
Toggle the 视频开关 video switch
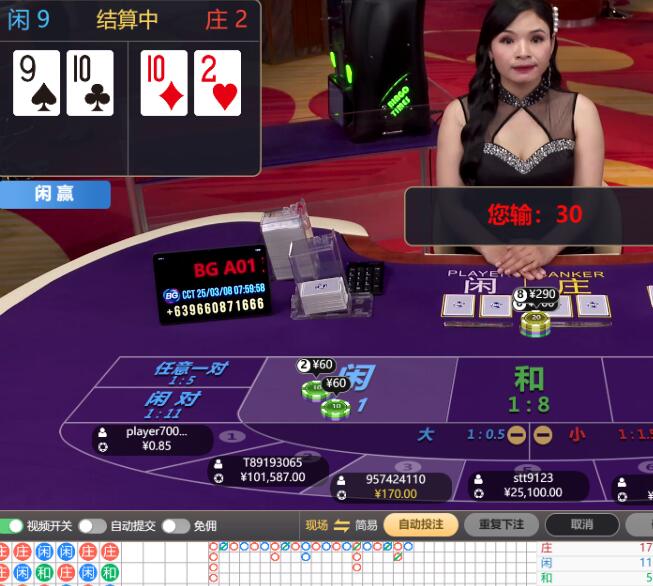pos(15,526)
